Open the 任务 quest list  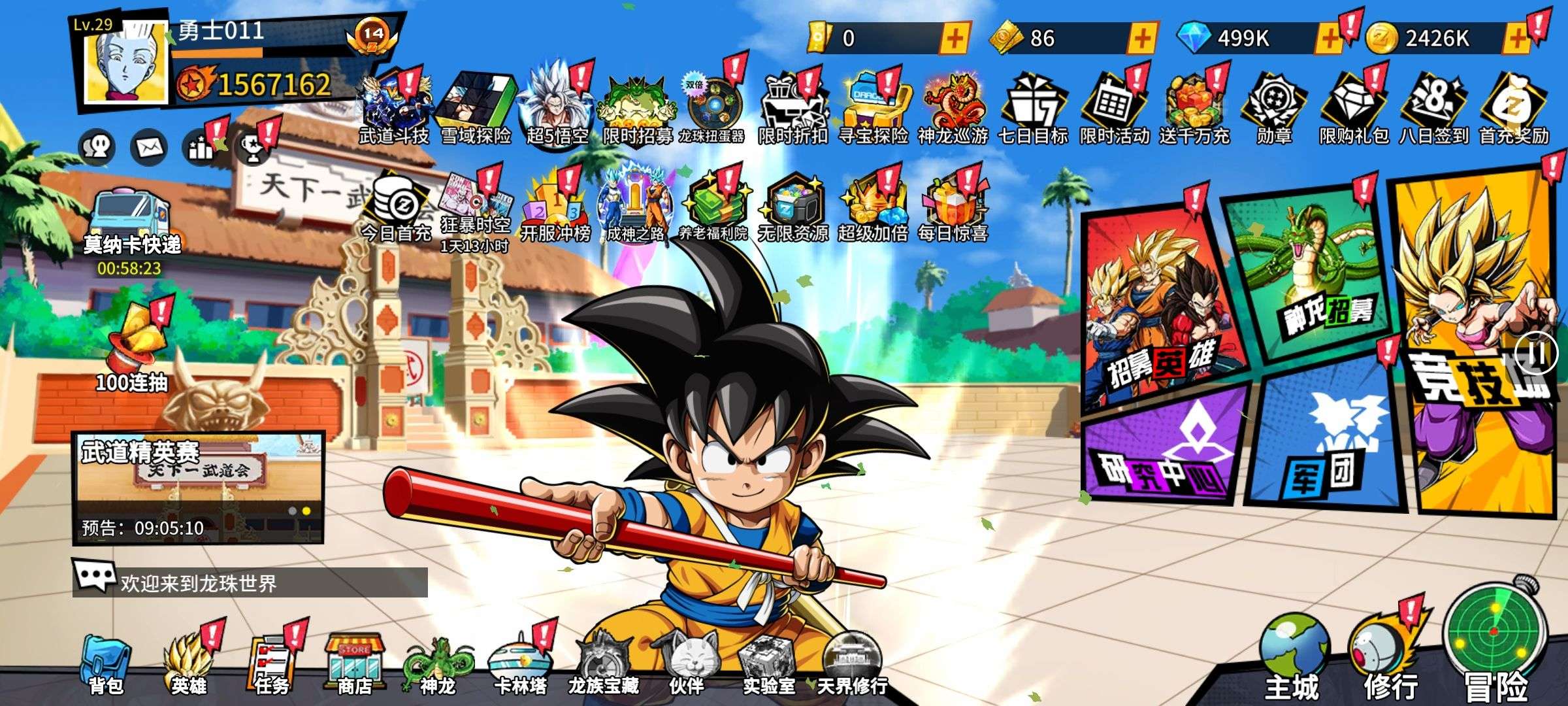click(272, 664)
